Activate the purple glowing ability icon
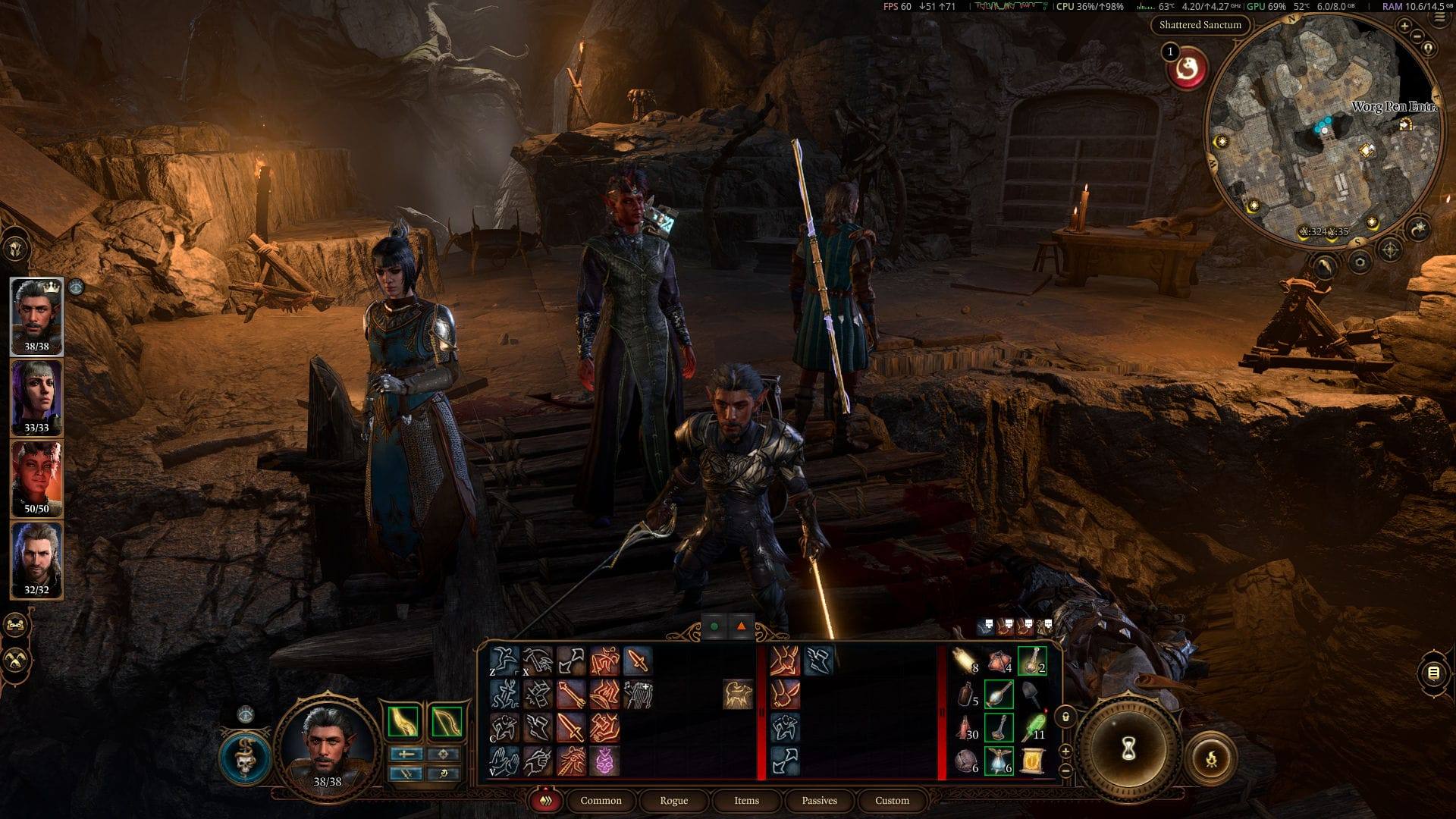This screenshot has width=1456, height=819. (605, 761)
